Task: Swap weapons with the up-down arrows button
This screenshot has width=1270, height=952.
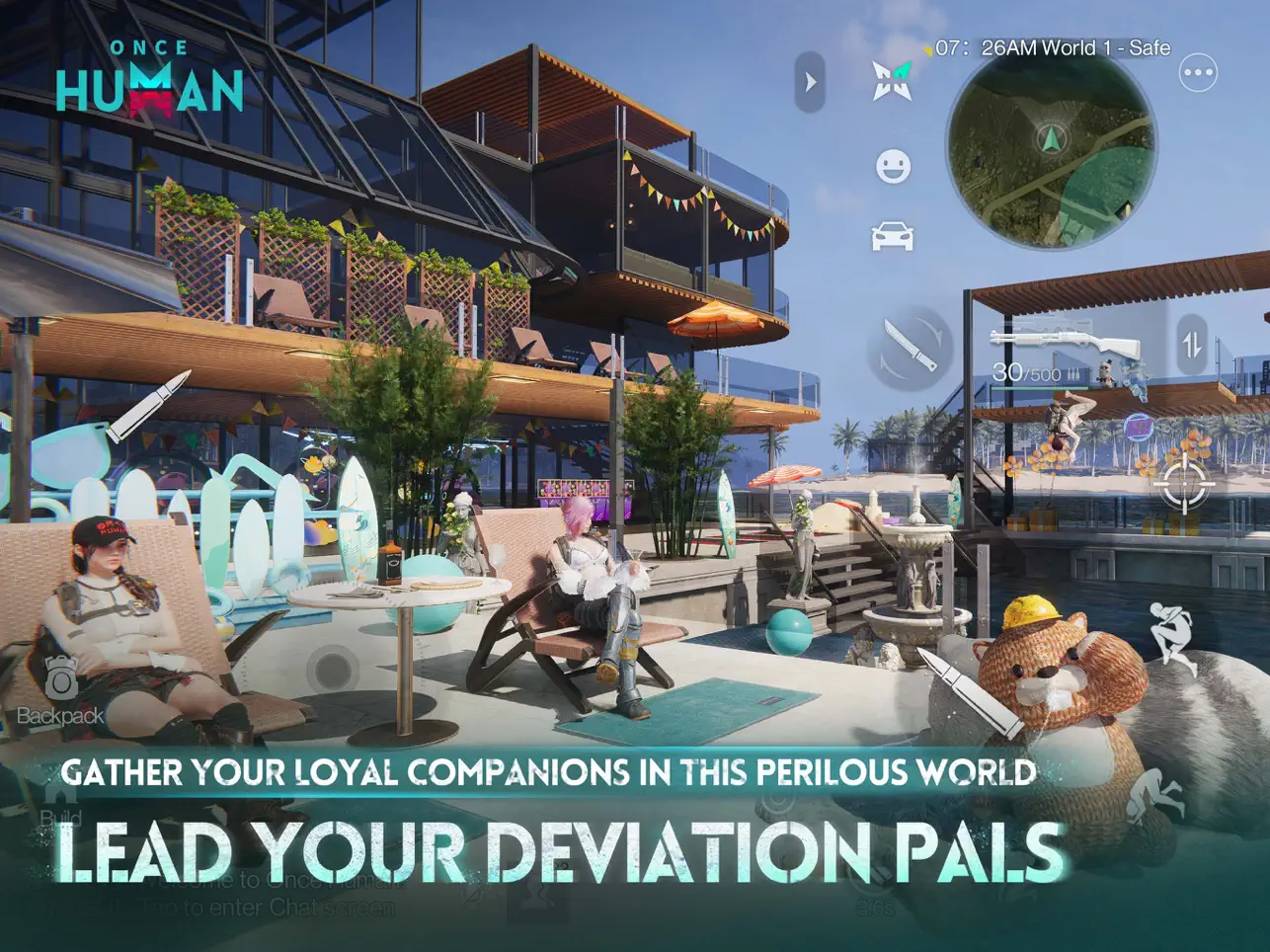Action: [x=1192, y=346]
